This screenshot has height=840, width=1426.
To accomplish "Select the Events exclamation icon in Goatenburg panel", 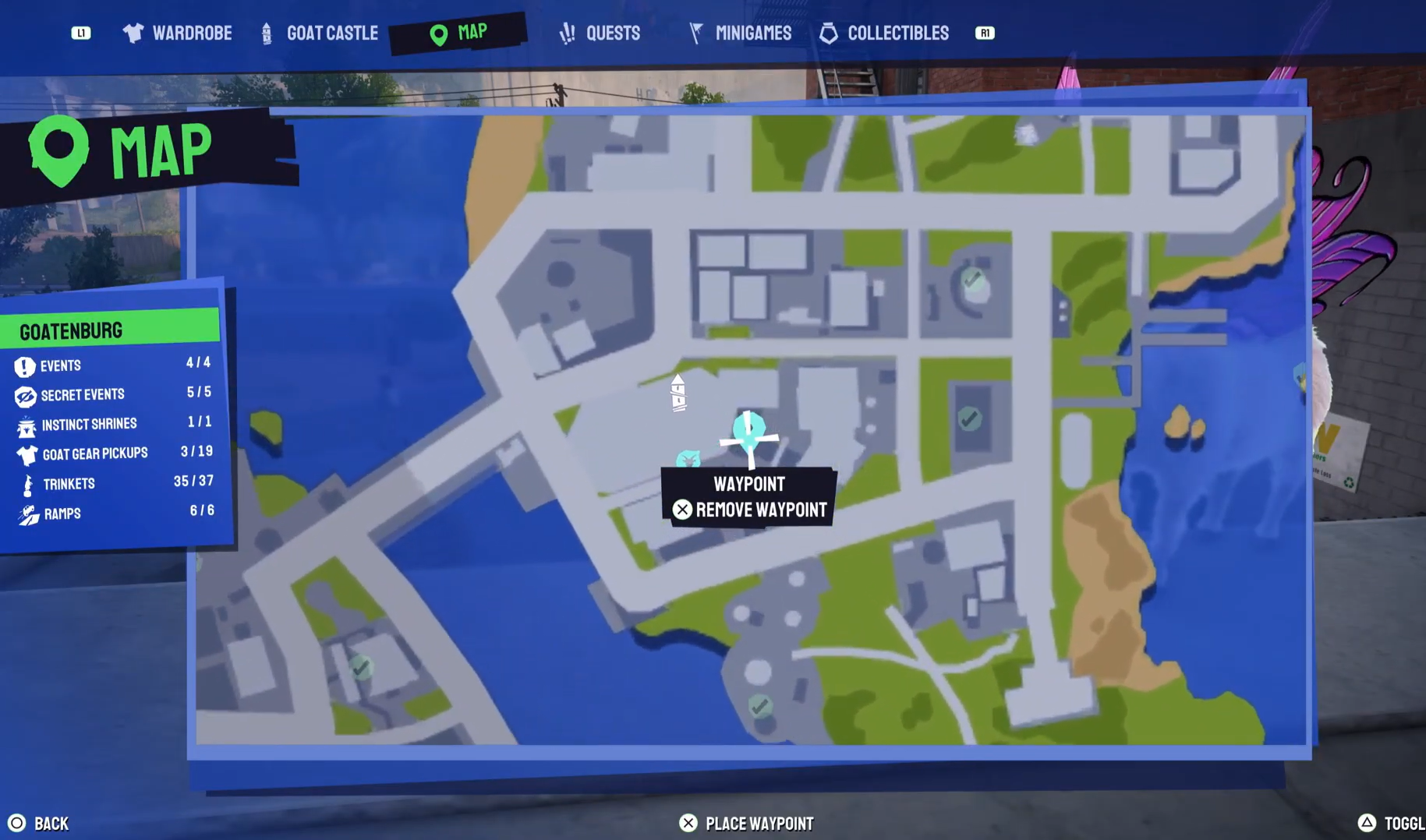I will point(26,365).
